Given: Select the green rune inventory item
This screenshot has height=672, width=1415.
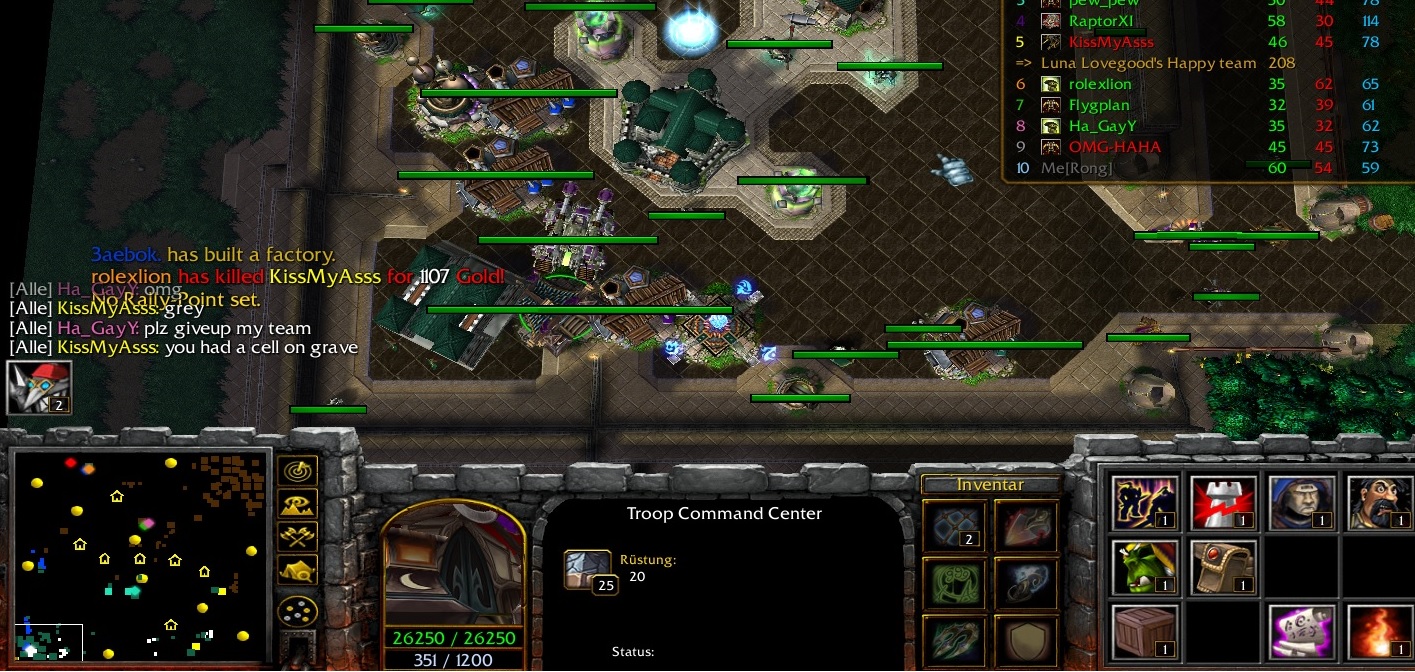Looking at the screenshot, I should pos(953,584).
